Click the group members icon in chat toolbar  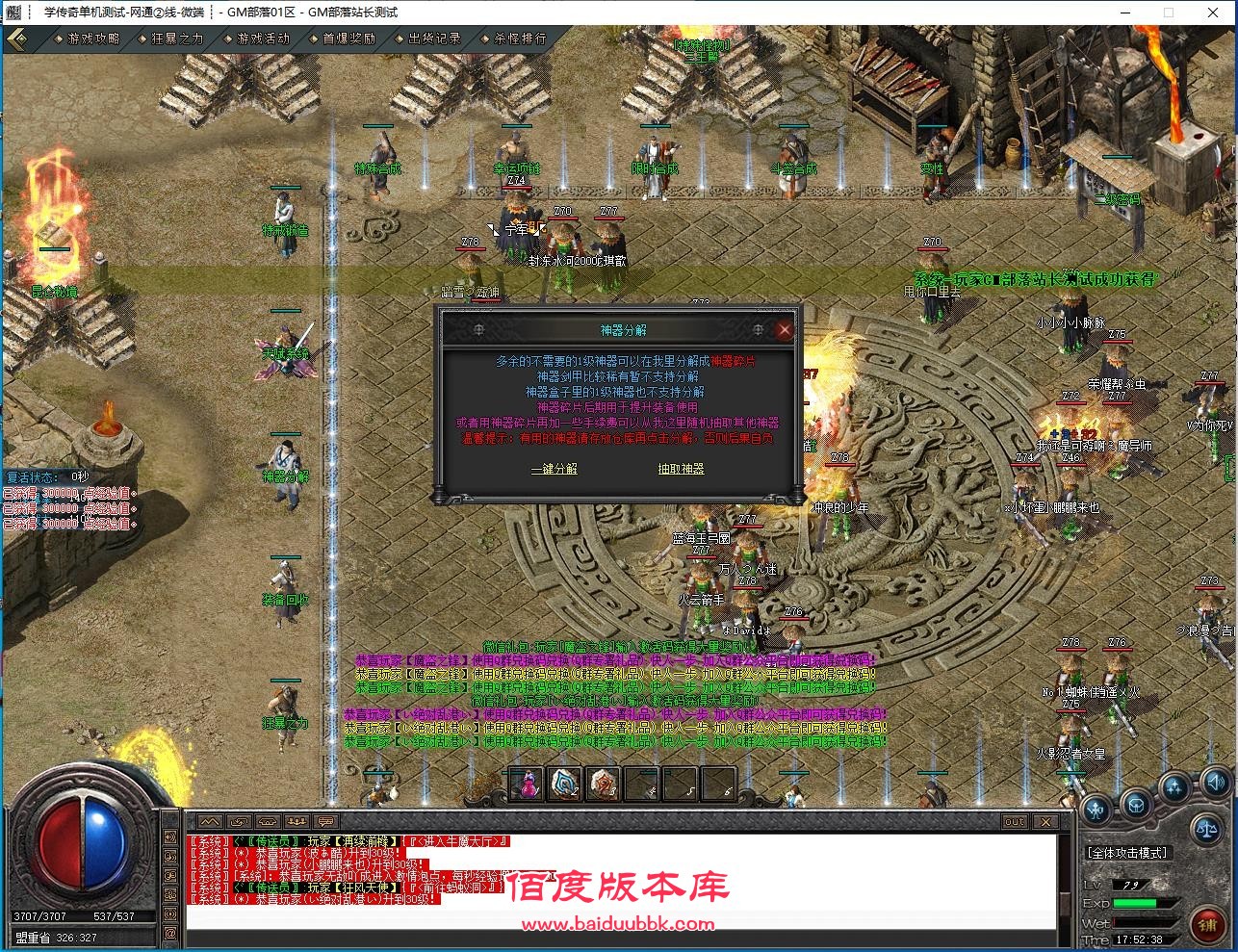(x=295, y=822)
